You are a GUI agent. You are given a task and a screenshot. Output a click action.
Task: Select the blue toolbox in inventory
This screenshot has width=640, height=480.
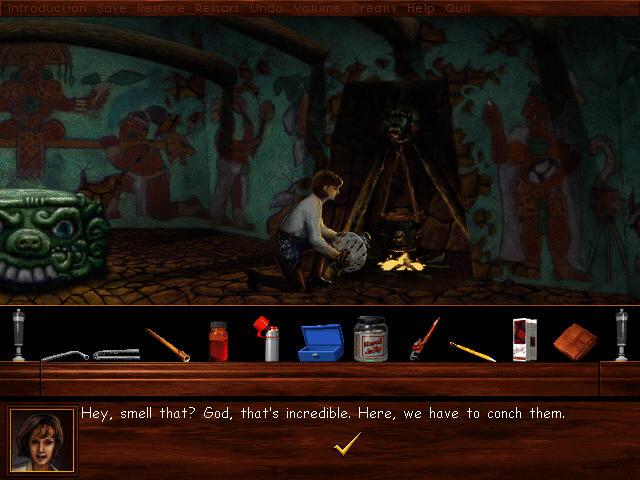[320, 343]
